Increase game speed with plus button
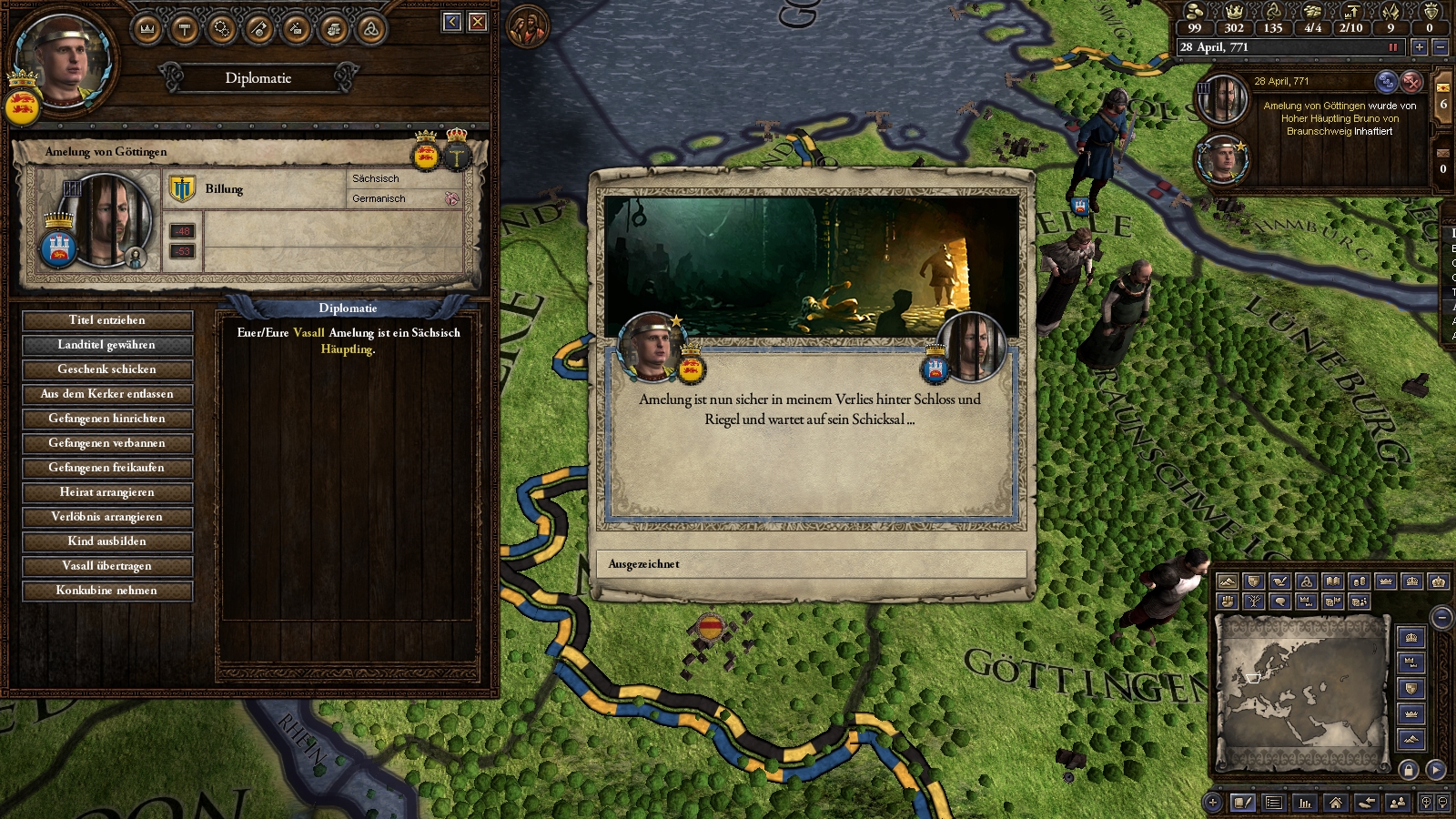This screenshot has height=819, width=1456. click(x=1419, y=47)
